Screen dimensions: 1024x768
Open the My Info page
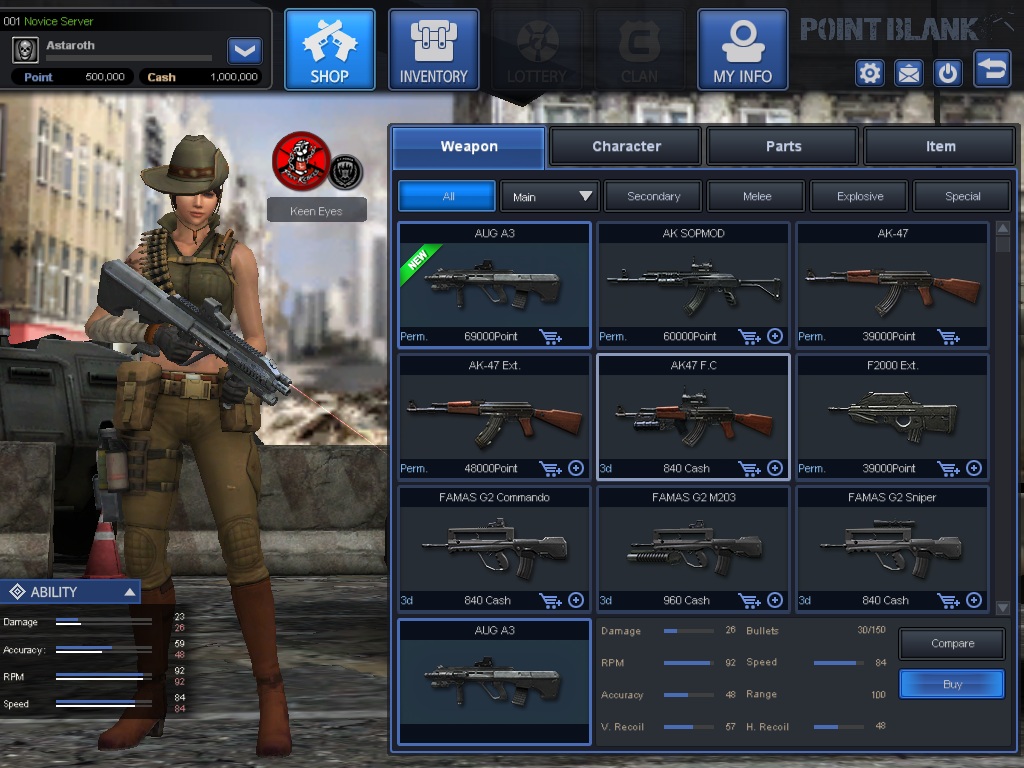click(742, 50)
